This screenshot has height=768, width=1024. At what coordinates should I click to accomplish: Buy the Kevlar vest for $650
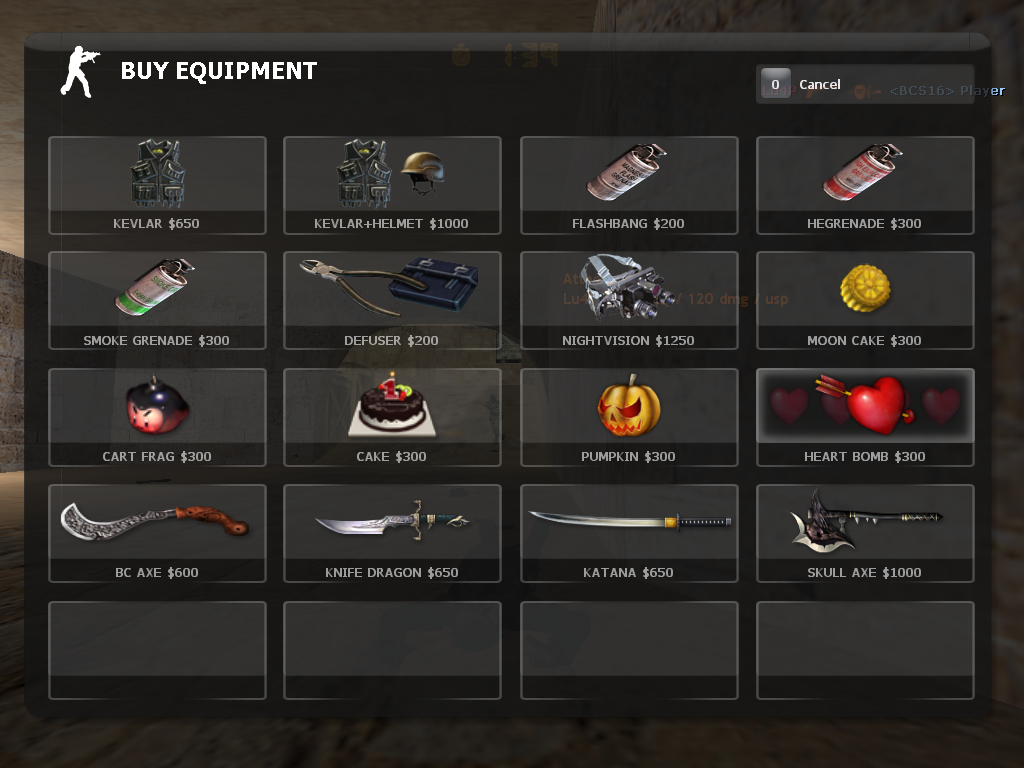tap(157, 185)
